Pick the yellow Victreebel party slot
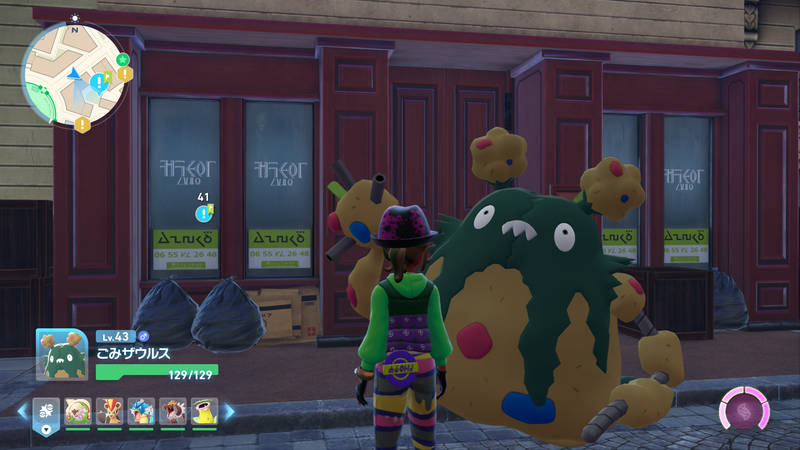The image size is (800, 450). [203, 411]
